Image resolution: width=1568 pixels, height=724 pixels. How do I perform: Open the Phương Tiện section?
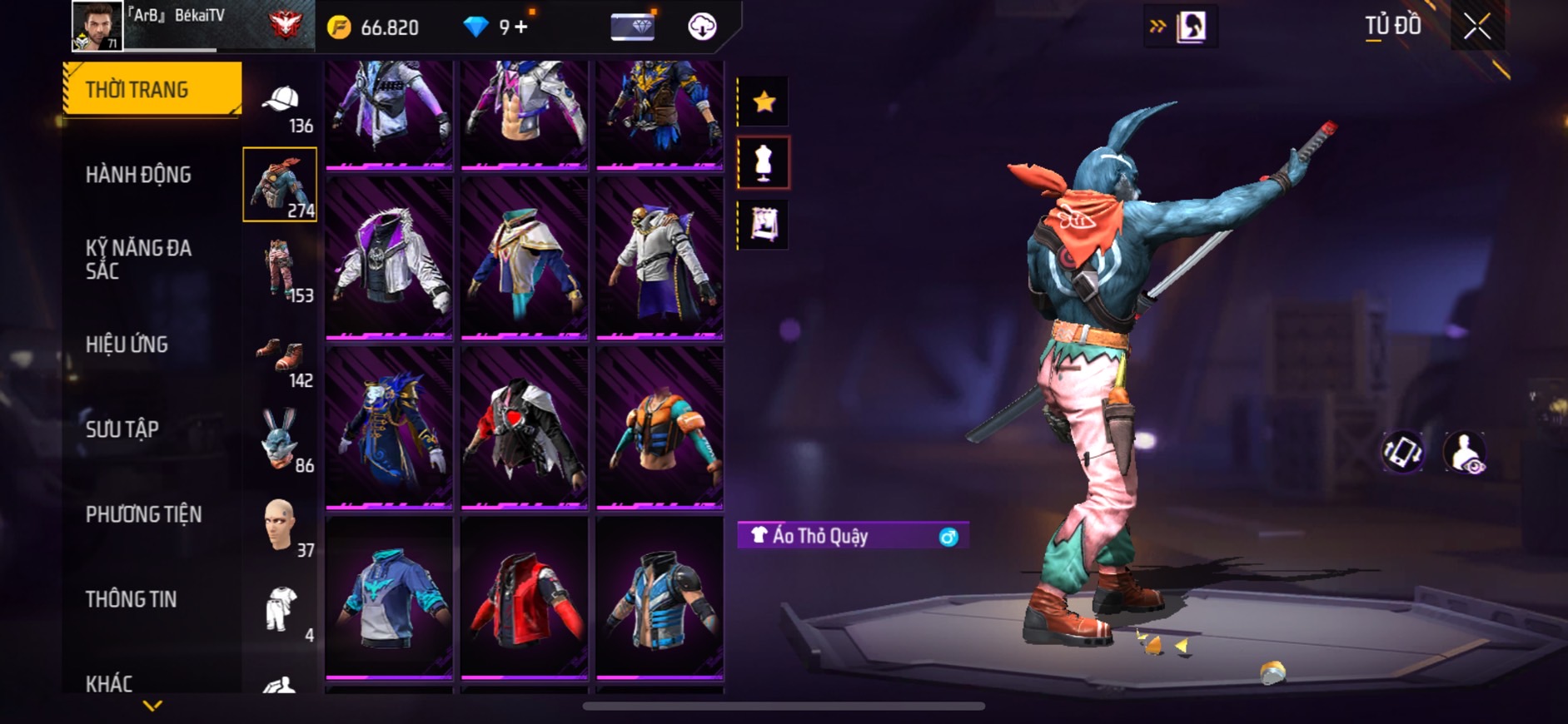tap(143, 514)
